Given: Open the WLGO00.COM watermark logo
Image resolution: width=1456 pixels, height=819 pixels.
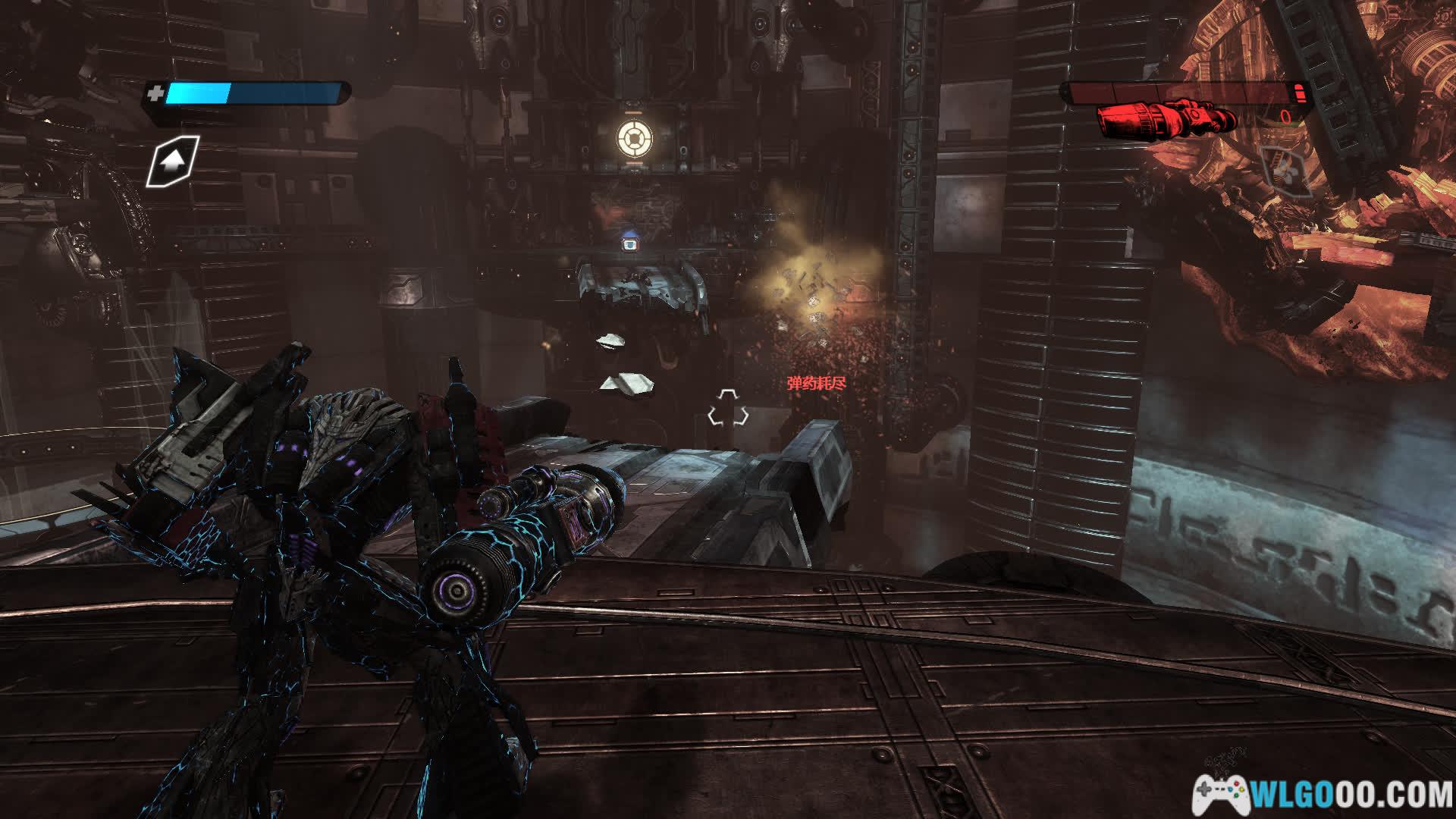Looking at the screenshot, I should tap(1323, 794).
